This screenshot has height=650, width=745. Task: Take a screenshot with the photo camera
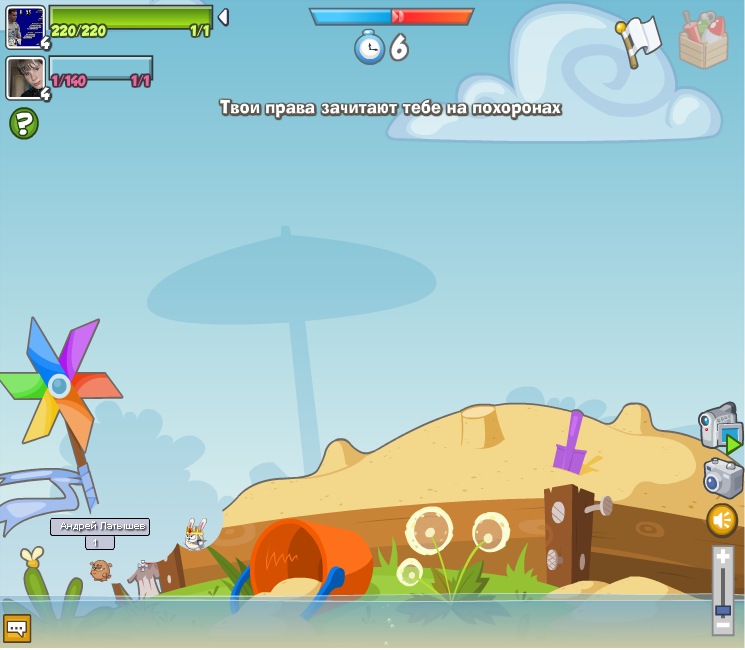722,477
